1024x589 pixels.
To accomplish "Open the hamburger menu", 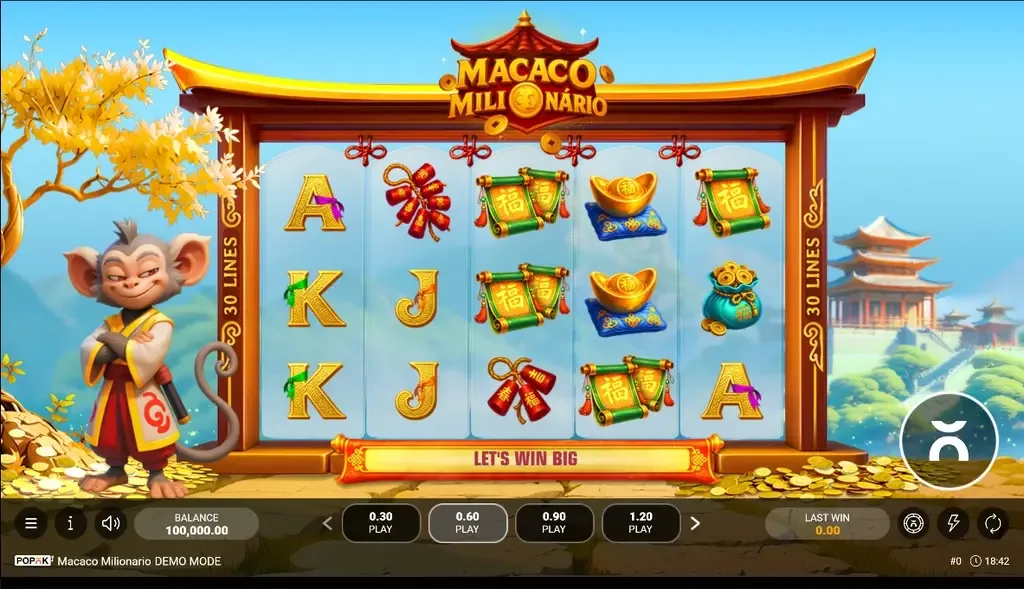I will [31, 523].
